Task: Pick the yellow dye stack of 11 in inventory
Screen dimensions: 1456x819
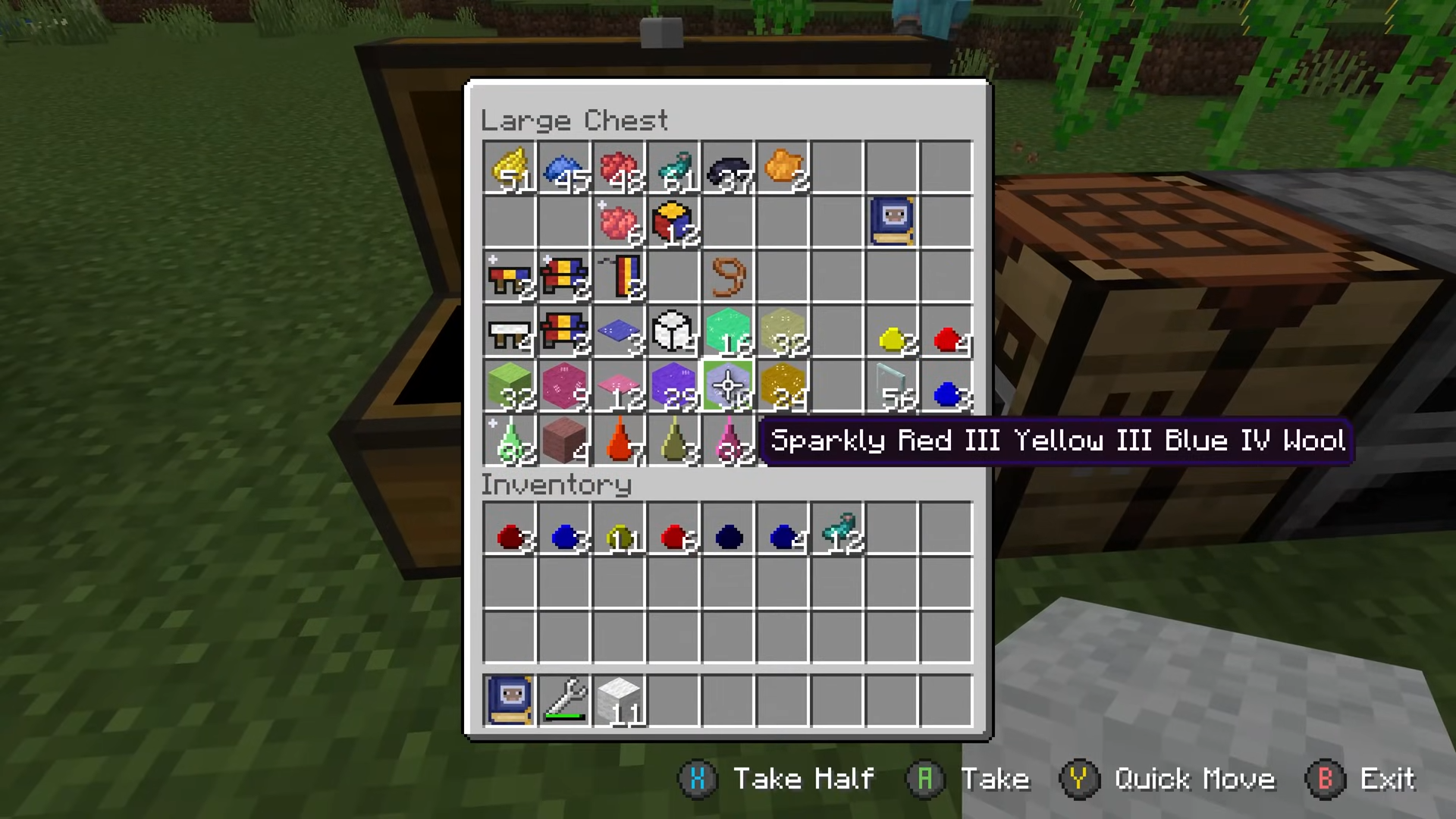Action: (619, 537)
